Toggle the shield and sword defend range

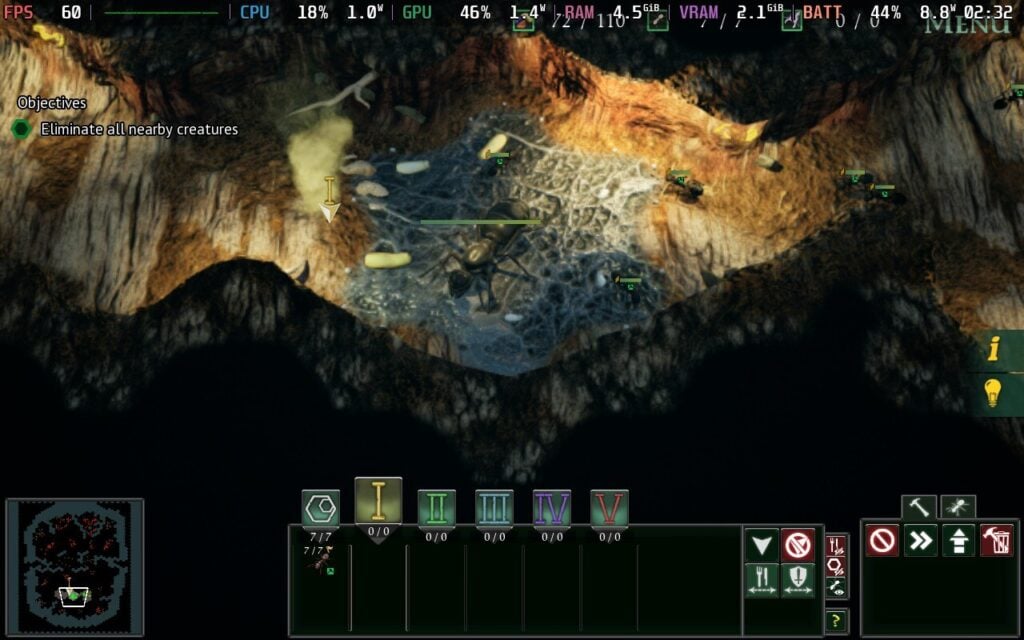tap(797, 580)
